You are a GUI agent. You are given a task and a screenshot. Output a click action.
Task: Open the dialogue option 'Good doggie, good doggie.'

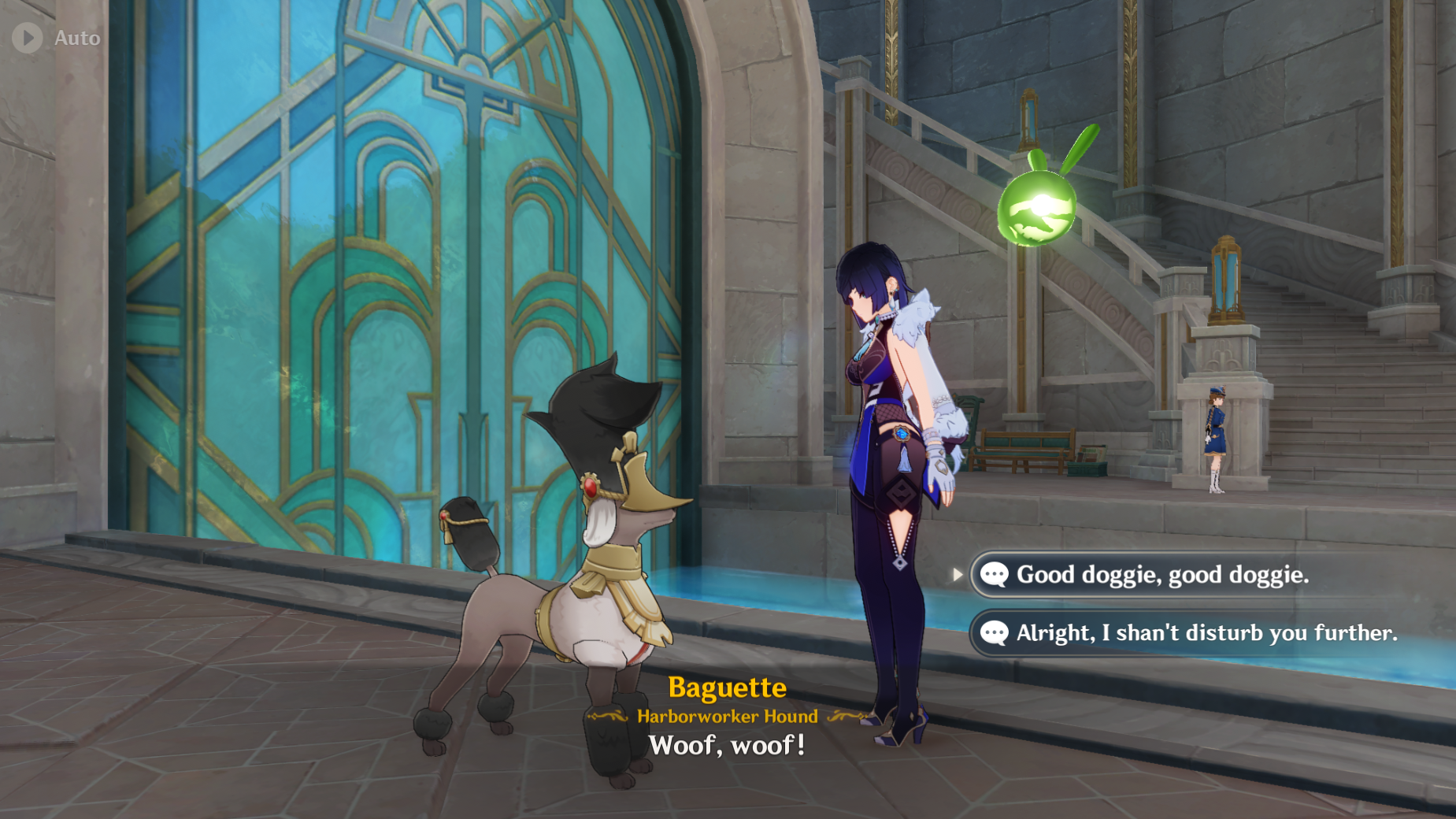point(1158,575)
